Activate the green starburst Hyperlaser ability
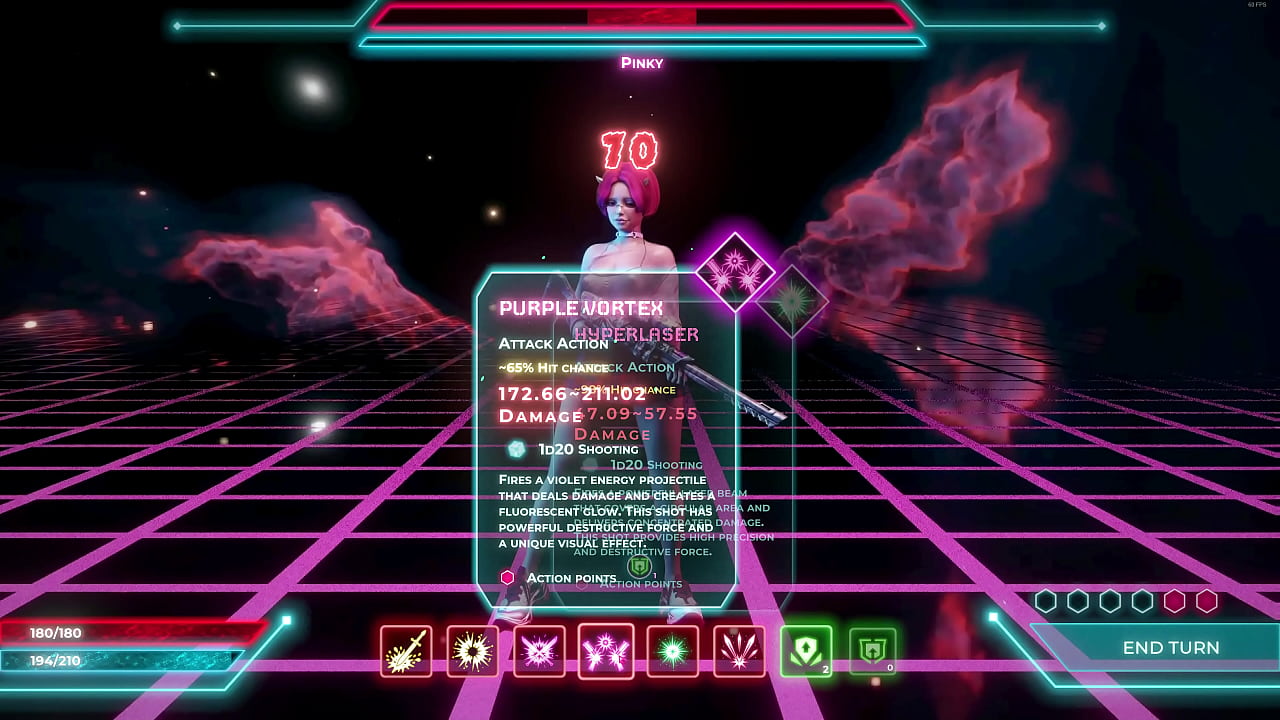This screenshot has width=1280, height=720. 672,651
